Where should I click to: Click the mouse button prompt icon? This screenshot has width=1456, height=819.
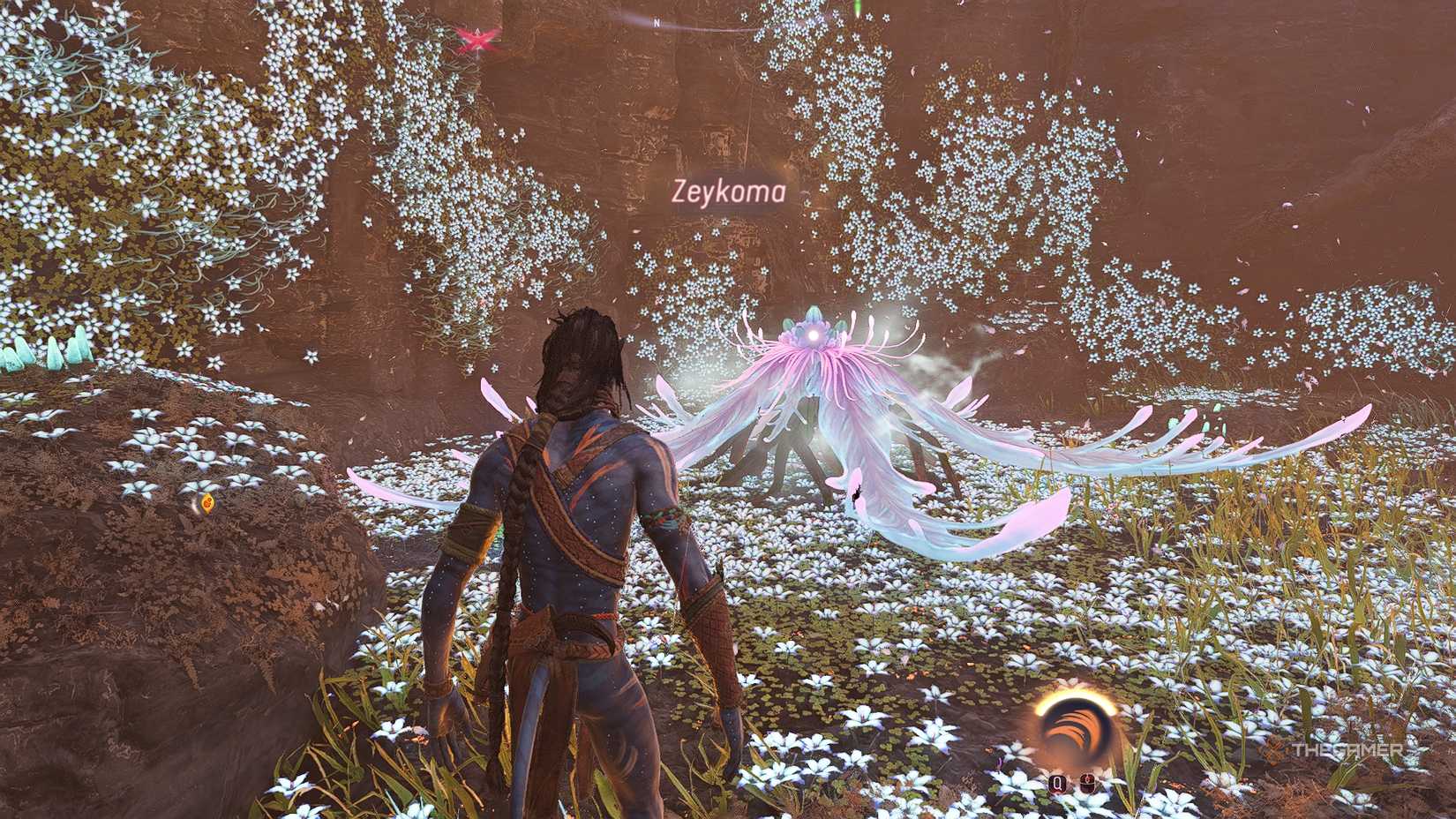(x=1087, y=782)
